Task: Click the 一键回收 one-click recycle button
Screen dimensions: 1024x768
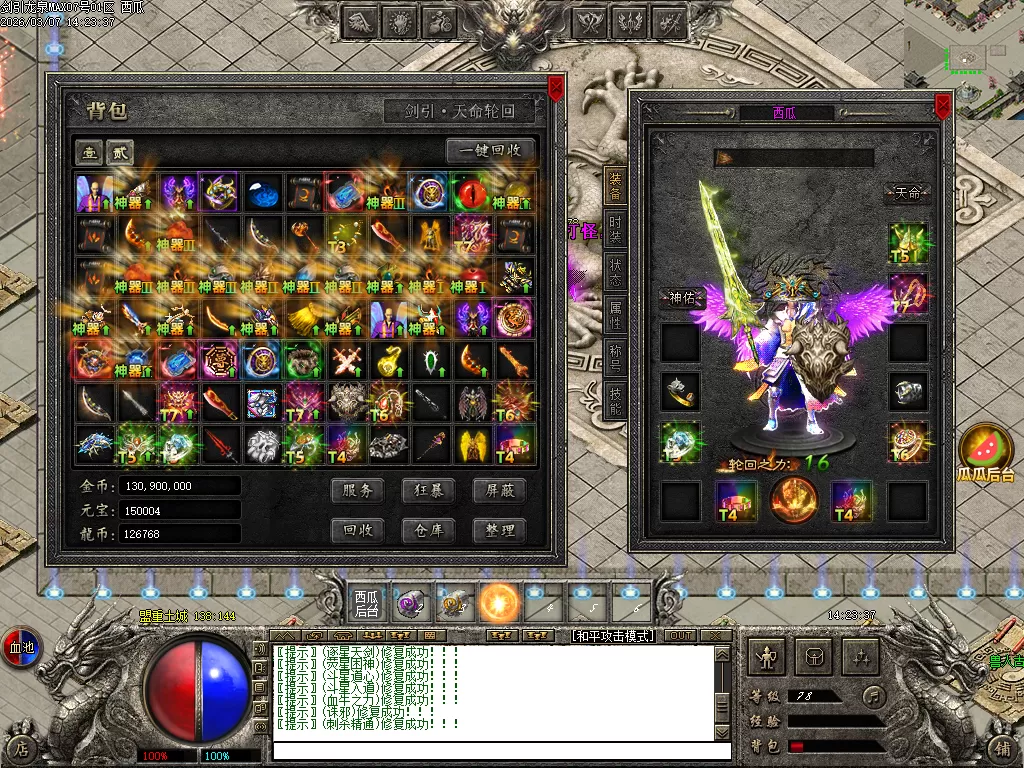Action: click(490, 151)
